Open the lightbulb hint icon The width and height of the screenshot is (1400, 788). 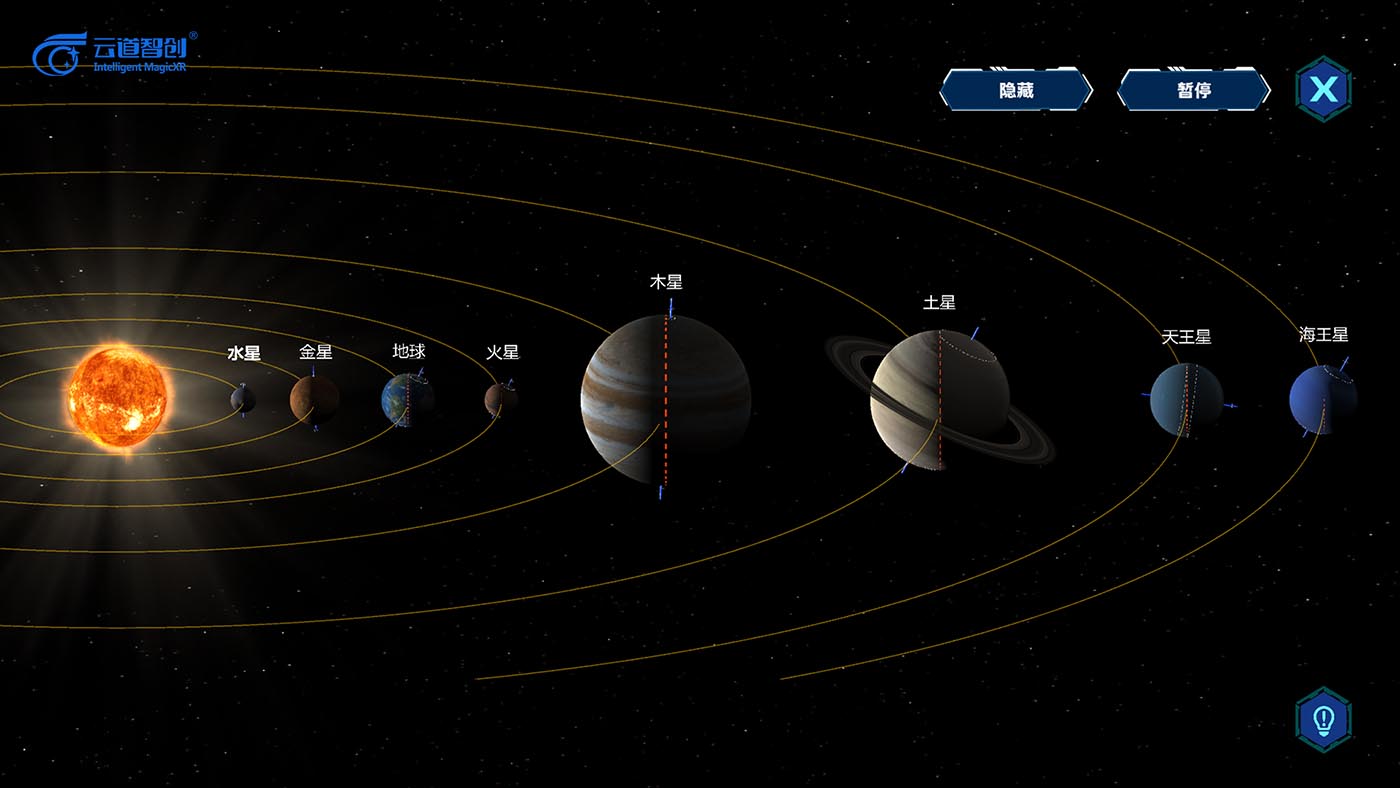(1323, 719)
